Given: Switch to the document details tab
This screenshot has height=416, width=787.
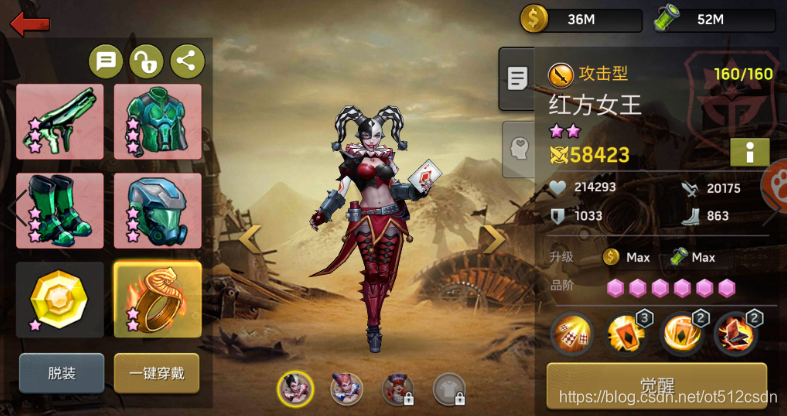Looking at the screenshot, I should tap(517, 78).
